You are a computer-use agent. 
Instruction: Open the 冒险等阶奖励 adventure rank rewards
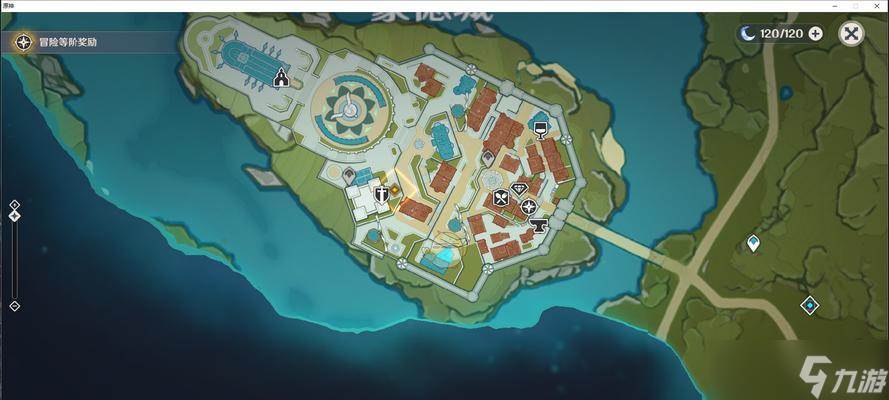(58, 42)
